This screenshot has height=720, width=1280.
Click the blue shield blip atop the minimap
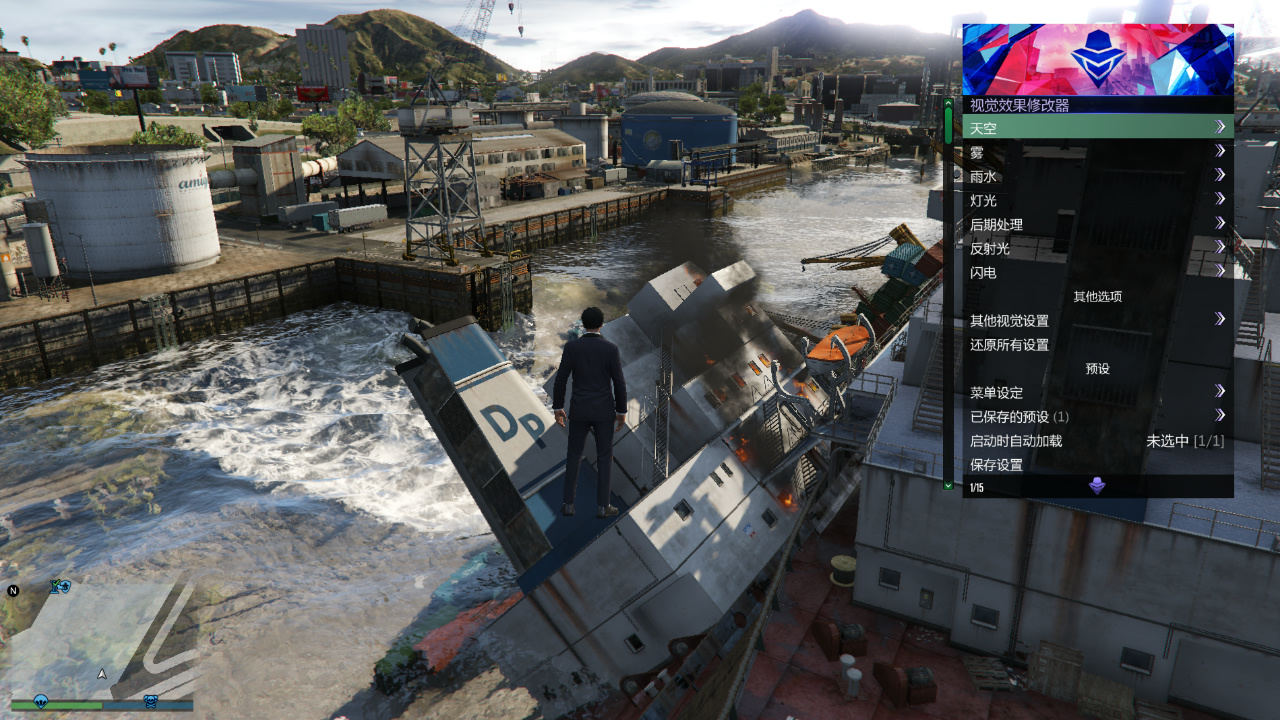pos(64,588)
